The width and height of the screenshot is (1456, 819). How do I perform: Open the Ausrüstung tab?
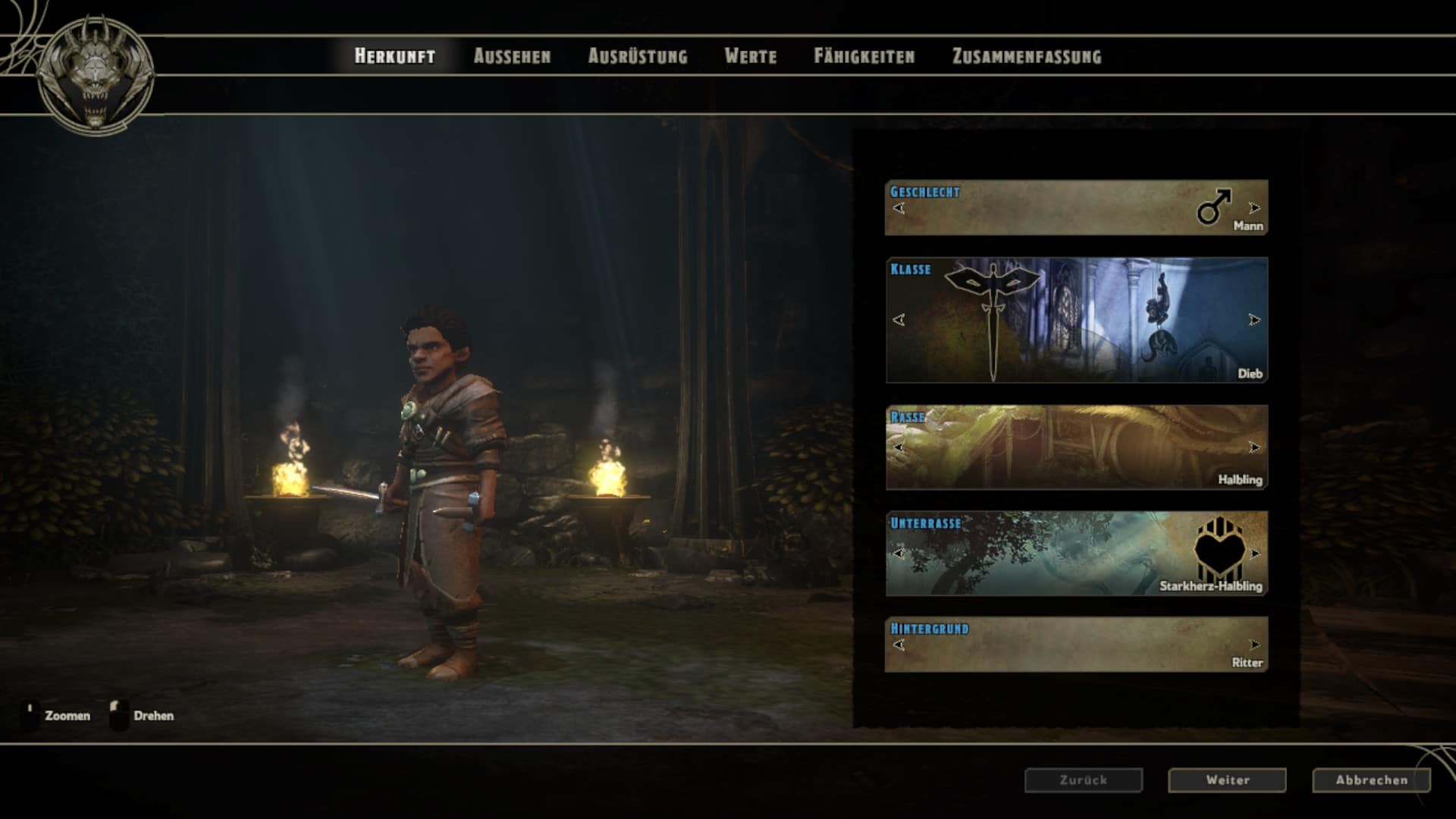[638, 56]
